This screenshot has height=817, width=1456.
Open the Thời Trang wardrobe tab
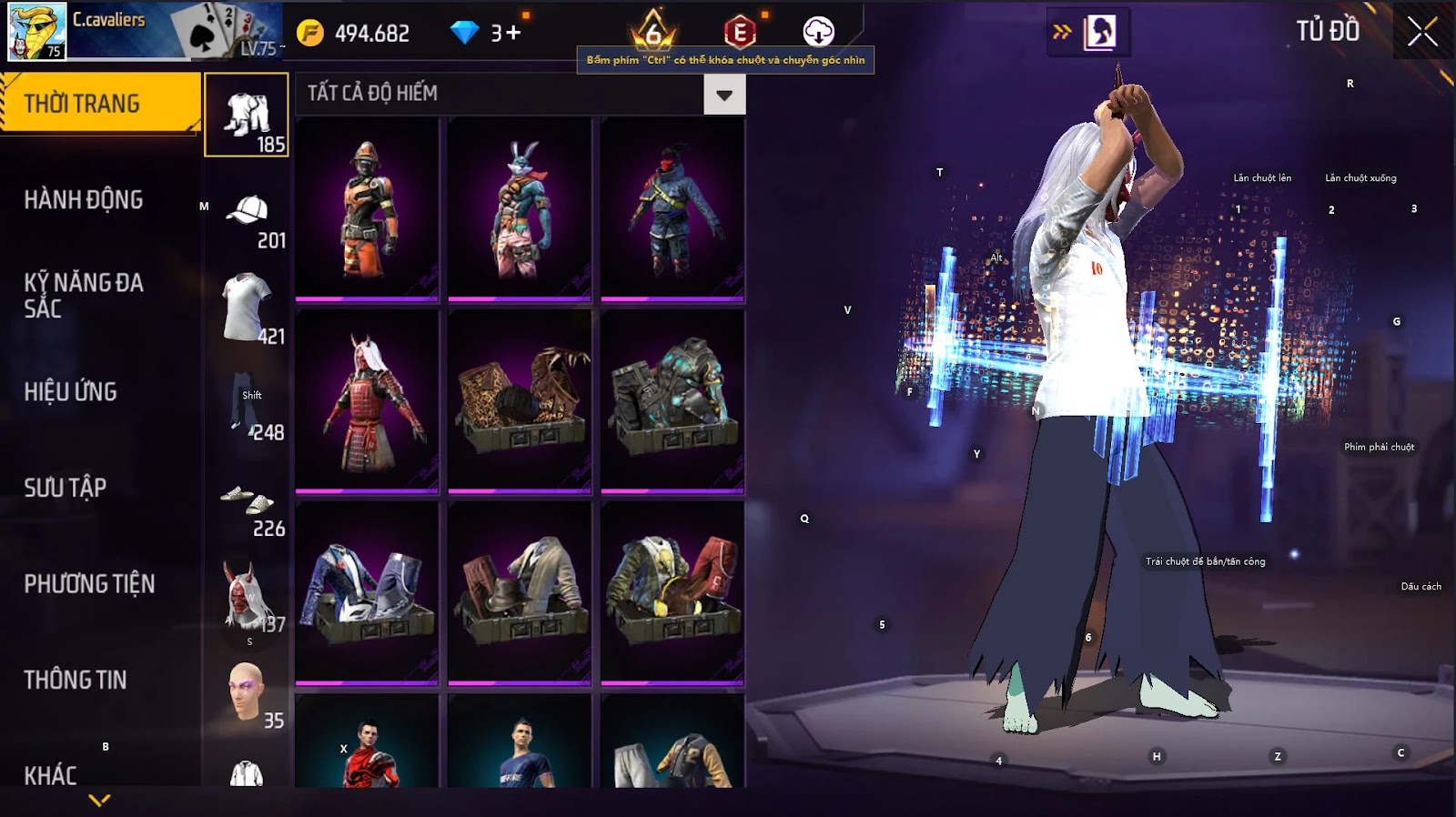coord(99,104)
